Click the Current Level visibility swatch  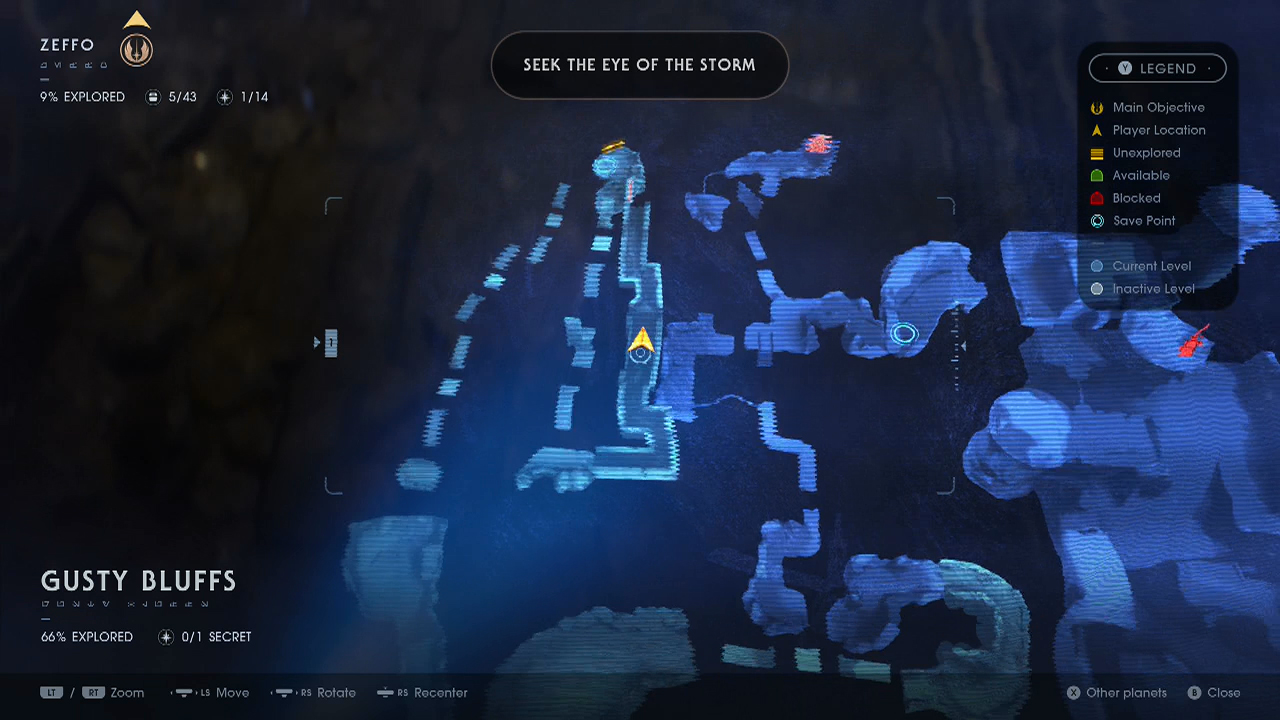click(x=1097, y=265)
